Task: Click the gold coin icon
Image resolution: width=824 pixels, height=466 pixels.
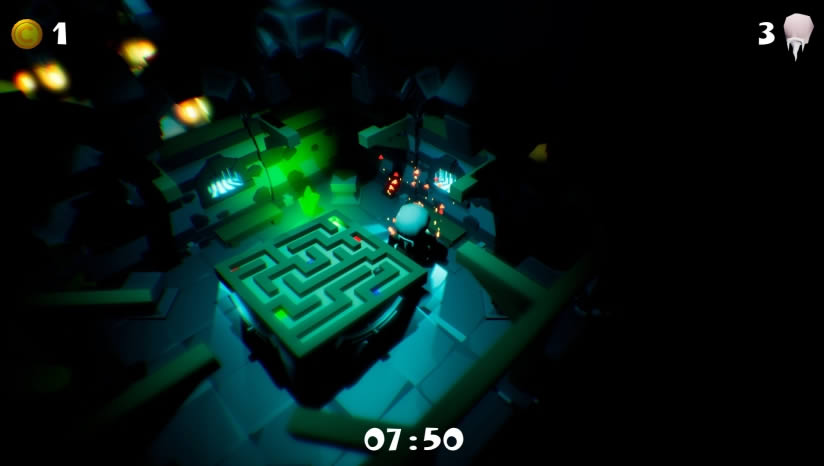Action: pyautogui.click(x=26, y=34)
